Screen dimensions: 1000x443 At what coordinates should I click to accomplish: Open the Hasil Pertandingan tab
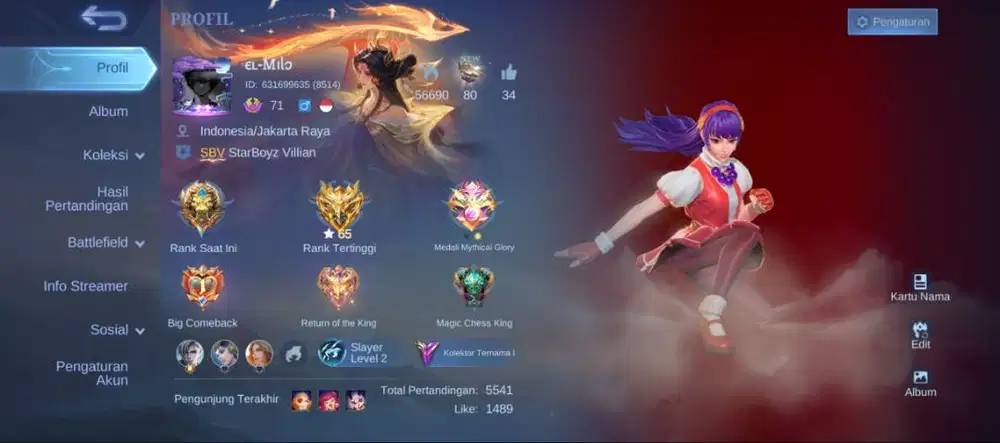coord(86,198)
